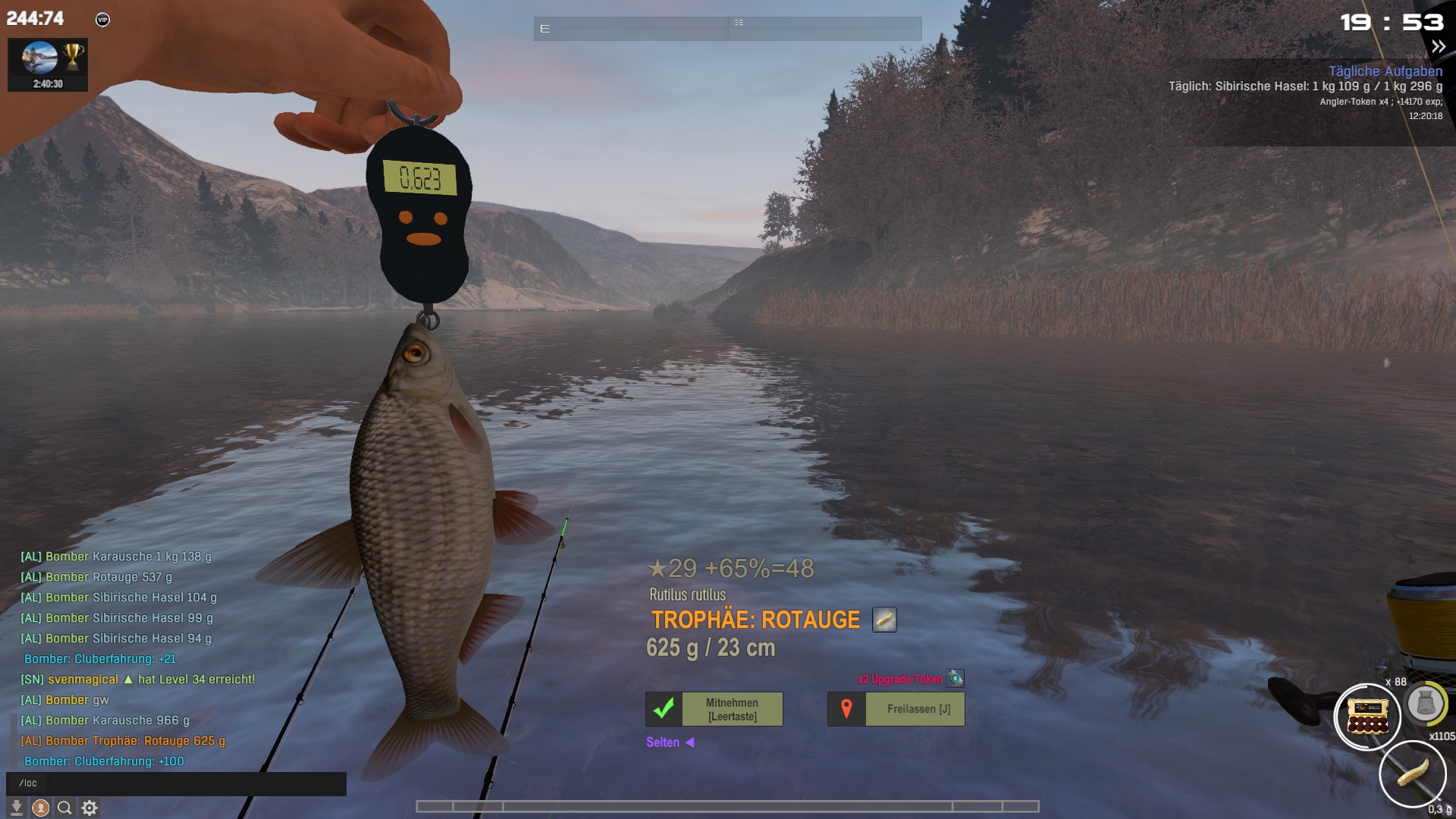Viewport: 1456px width, 819px height.
Task: Click the Selten rarity label
Action: pos(663,742)
